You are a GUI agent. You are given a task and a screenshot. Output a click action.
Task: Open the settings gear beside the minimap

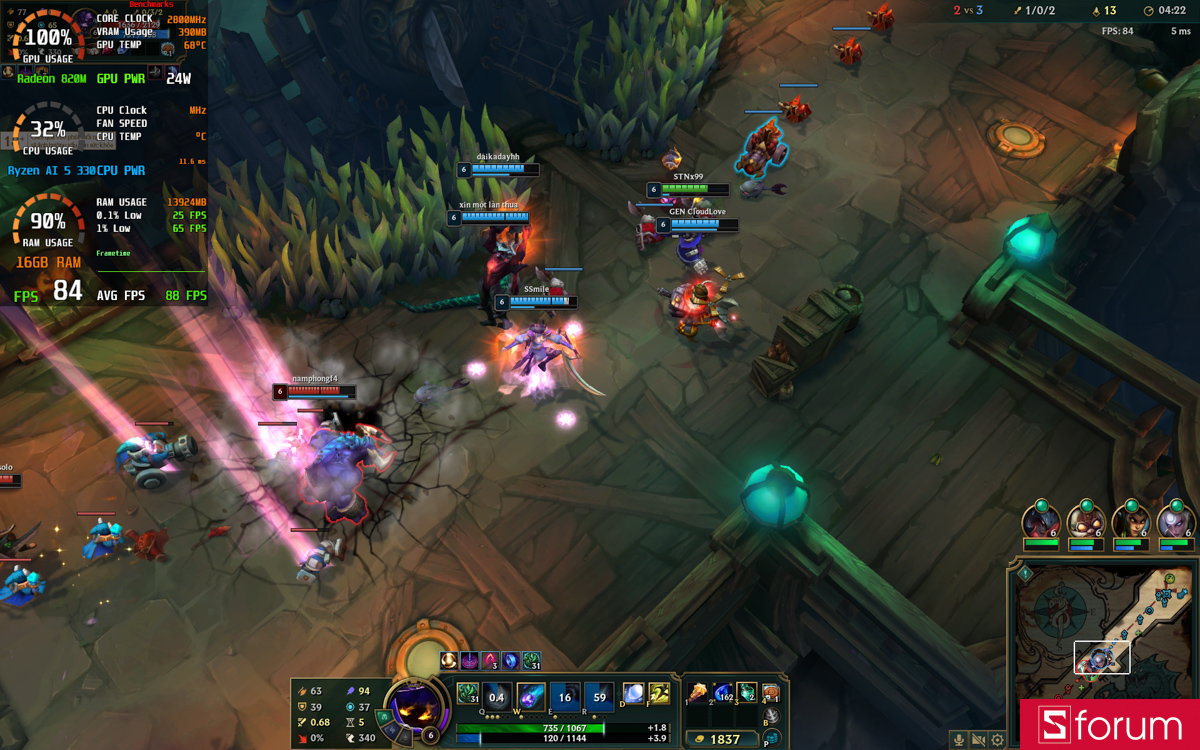point(997,740)
